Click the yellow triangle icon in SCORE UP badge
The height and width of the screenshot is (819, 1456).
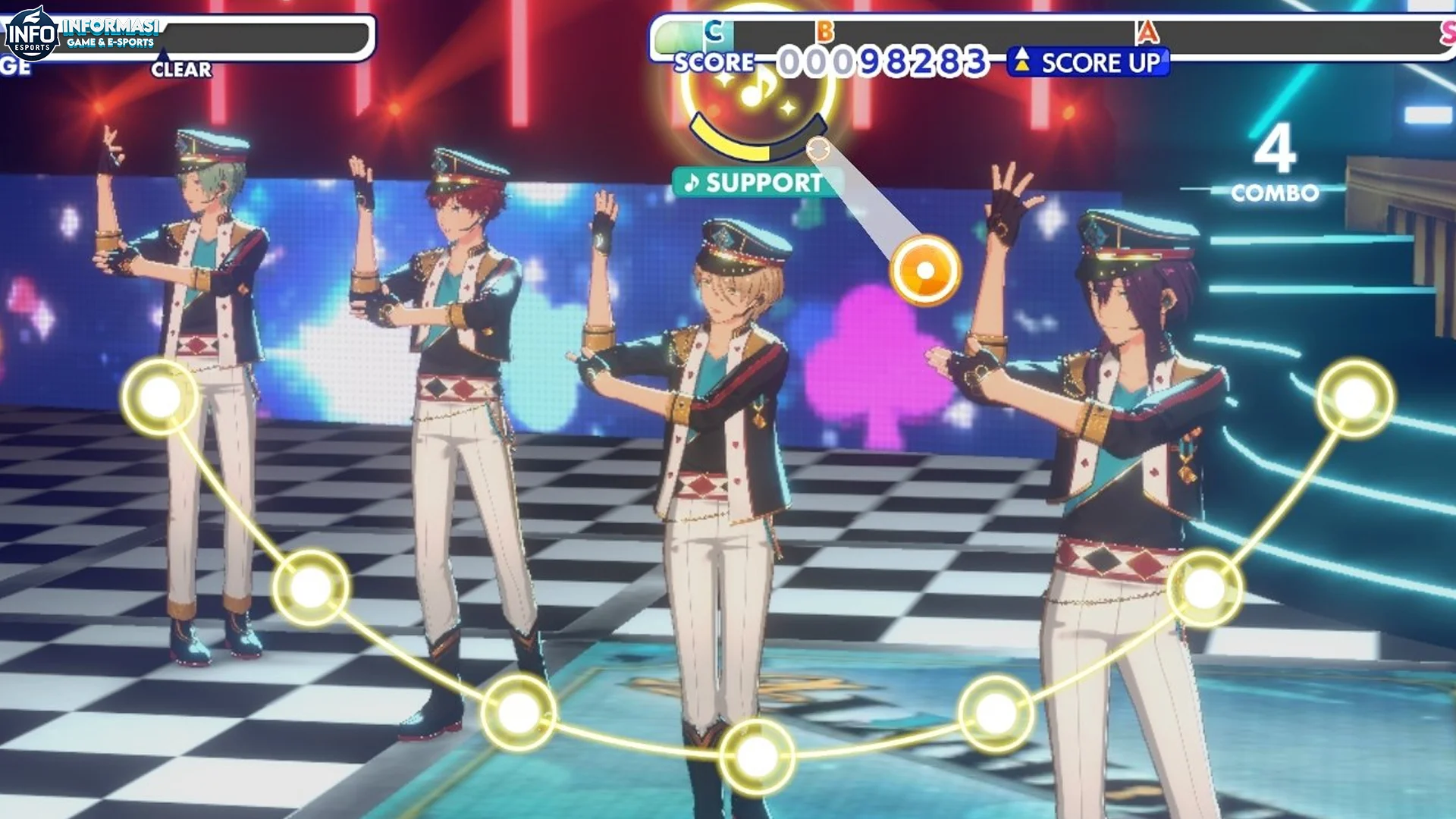(1022, 64)
